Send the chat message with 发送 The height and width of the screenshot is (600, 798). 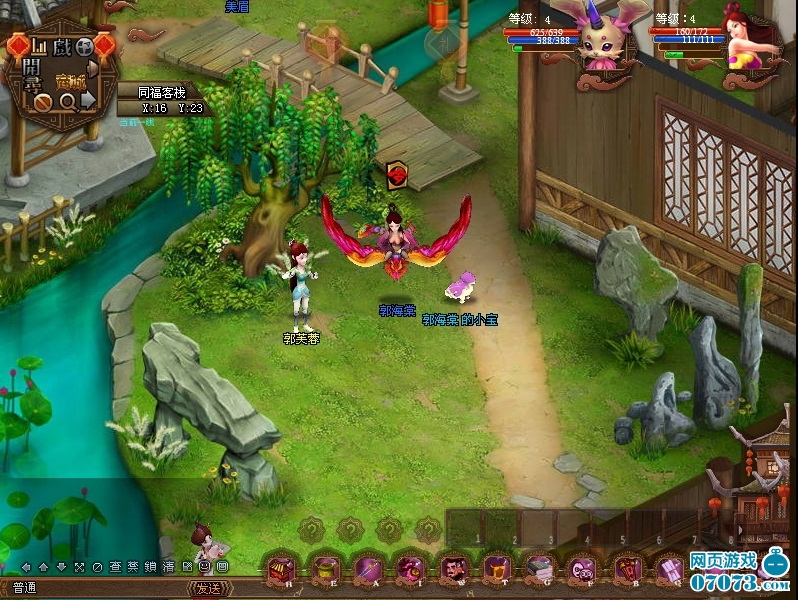pos(208,588)
